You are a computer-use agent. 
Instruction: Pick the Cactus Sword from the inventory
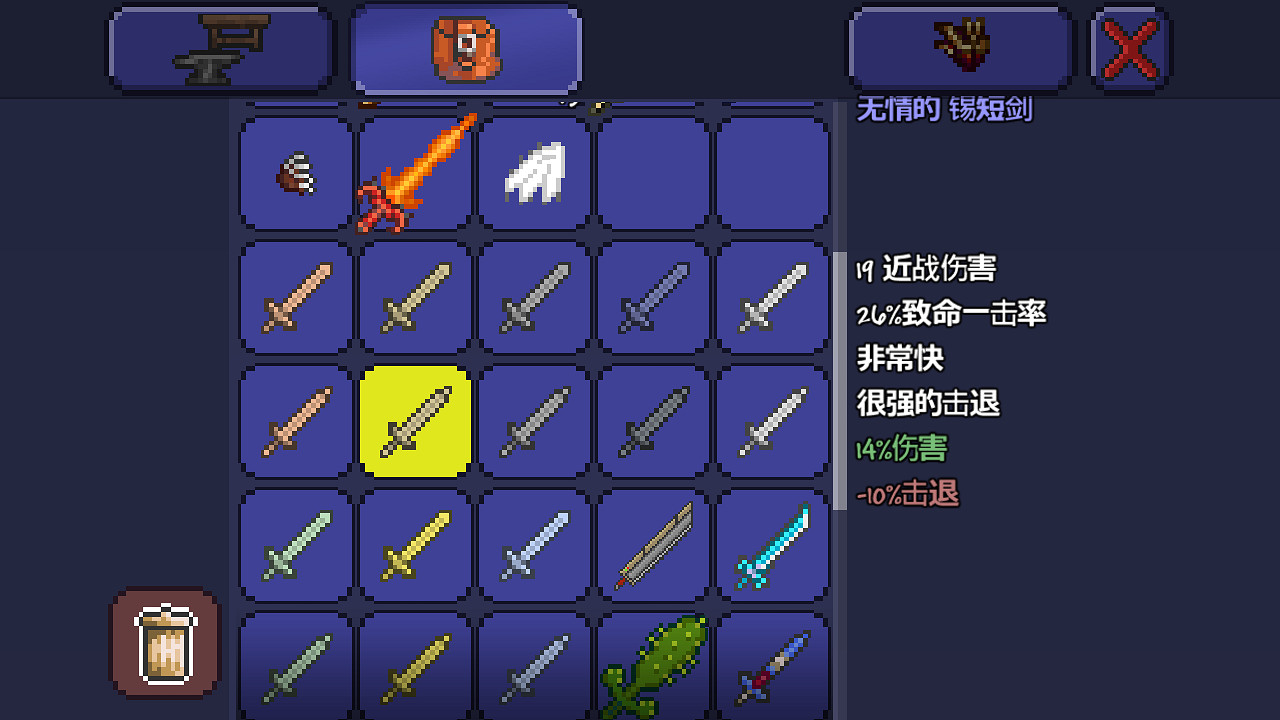point(652,665)
